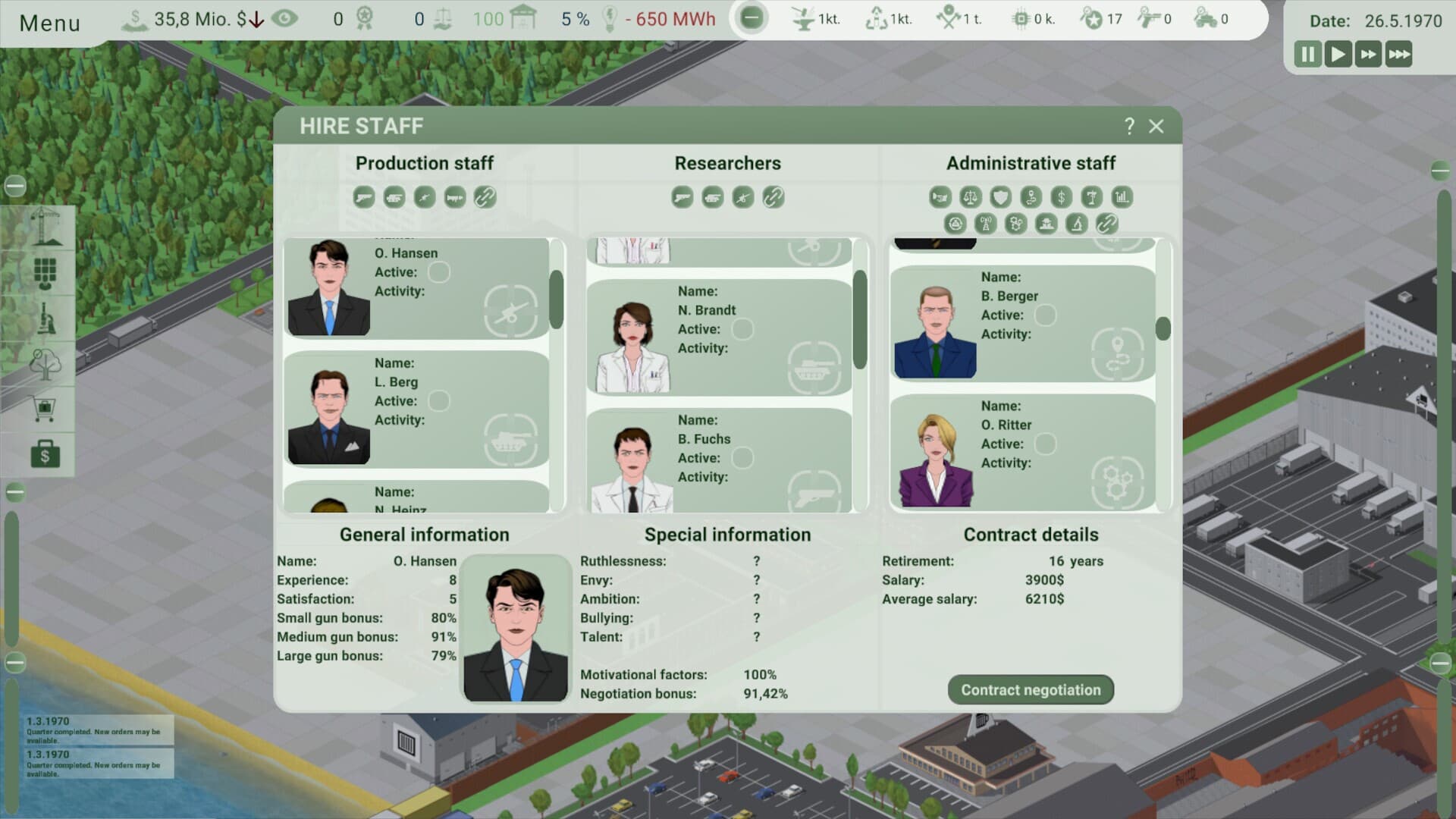
Task: Select the pistol filter under Production staff
Action: point(364,197)
